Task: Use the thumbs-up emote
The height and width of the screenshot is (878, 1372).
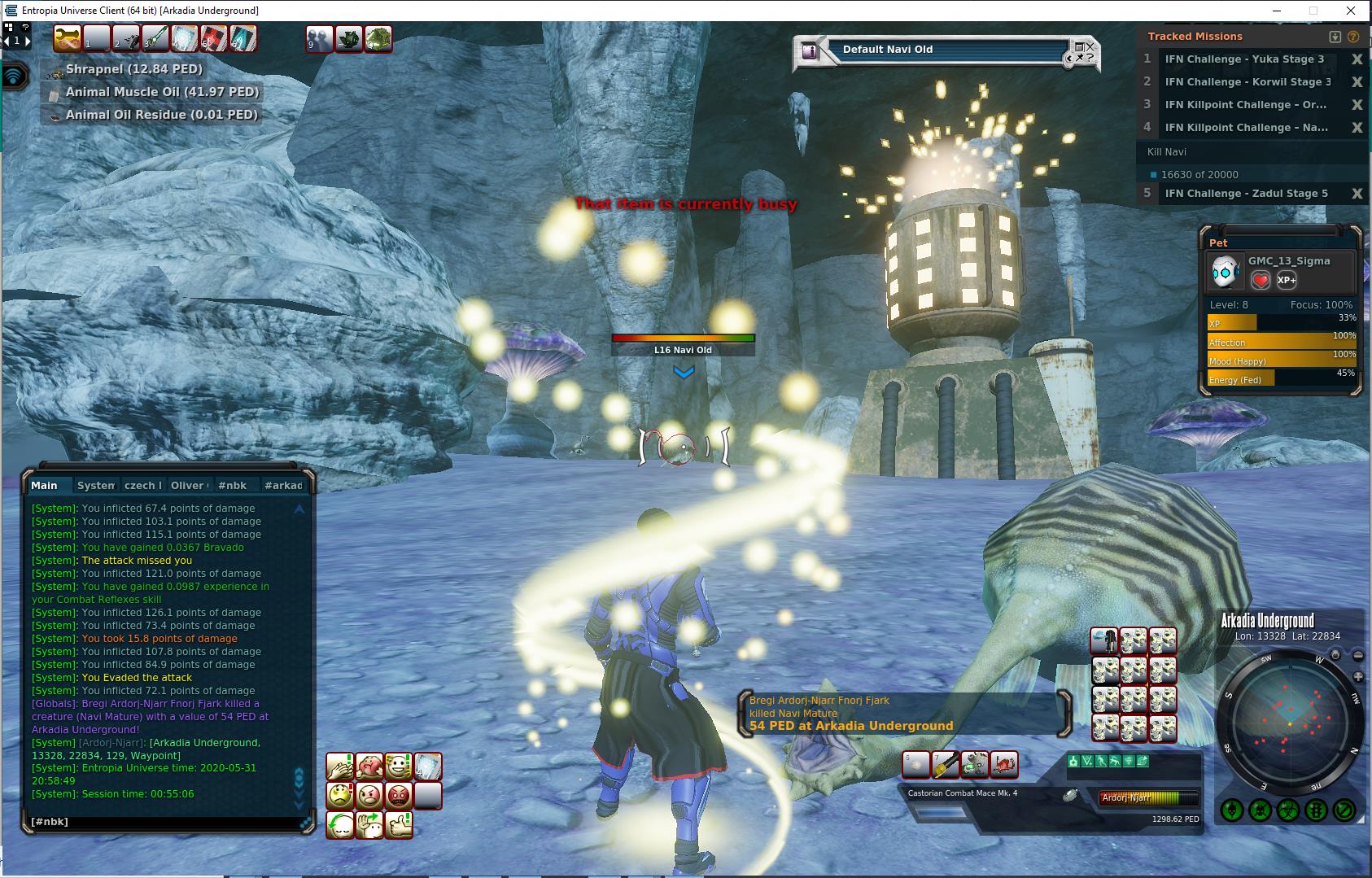Action: (398, 824)
